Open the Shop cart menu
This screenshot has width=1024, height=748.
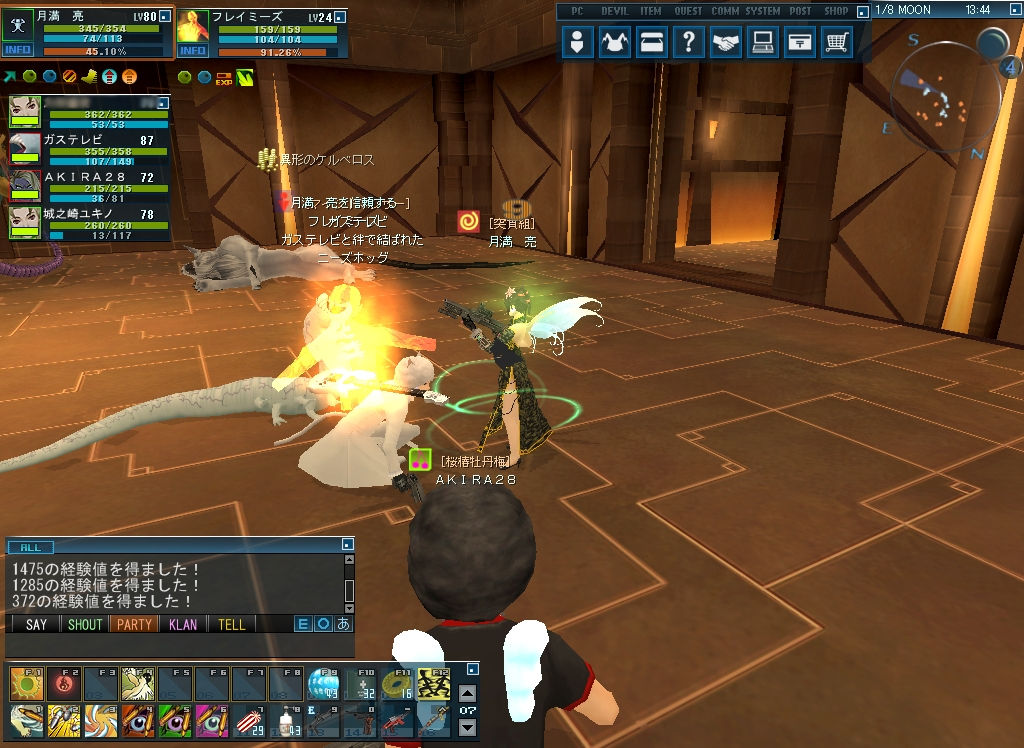836,43
